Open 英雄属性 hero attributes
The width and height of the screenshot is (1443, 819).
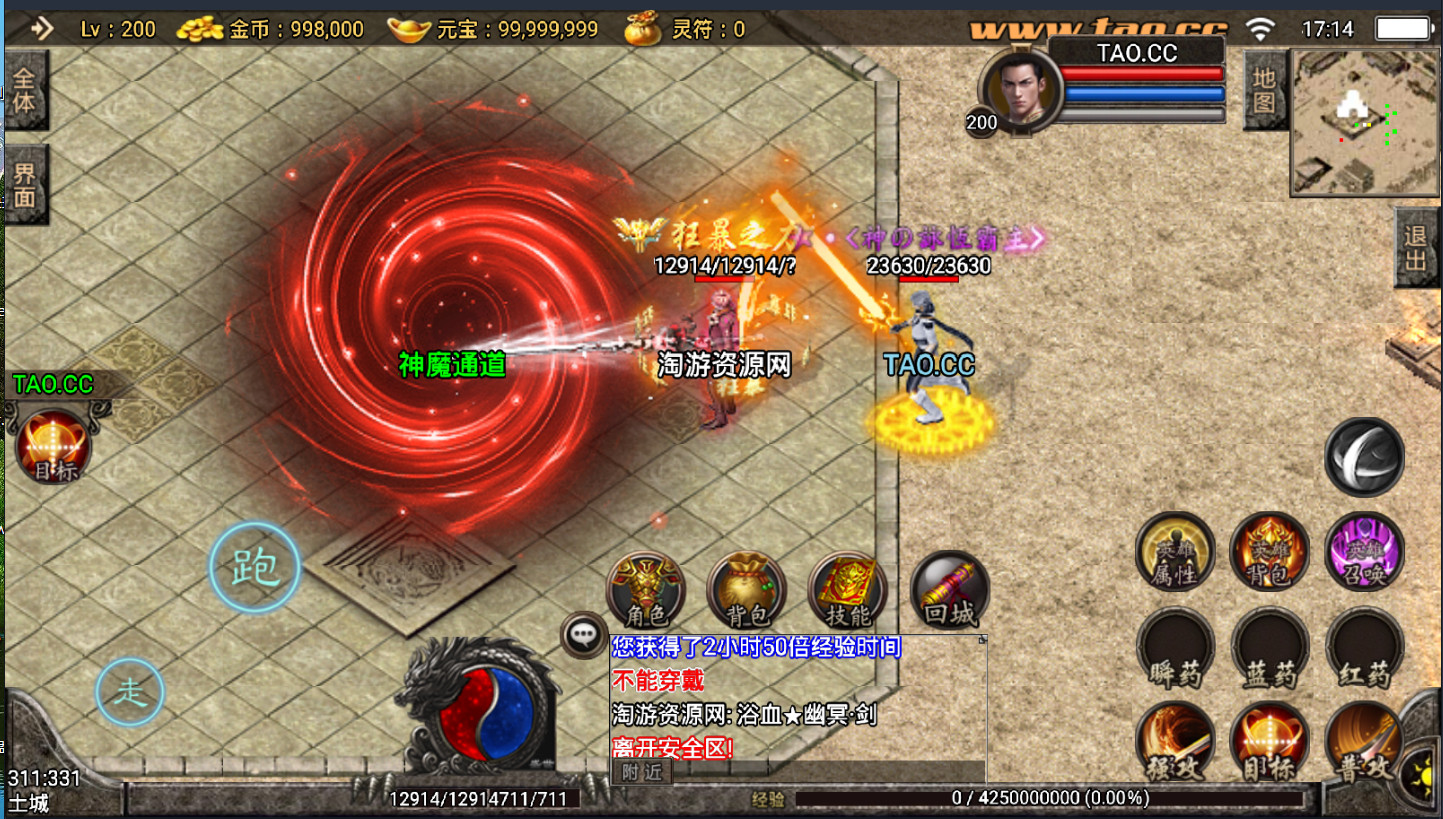click(x=1175, y=551)
